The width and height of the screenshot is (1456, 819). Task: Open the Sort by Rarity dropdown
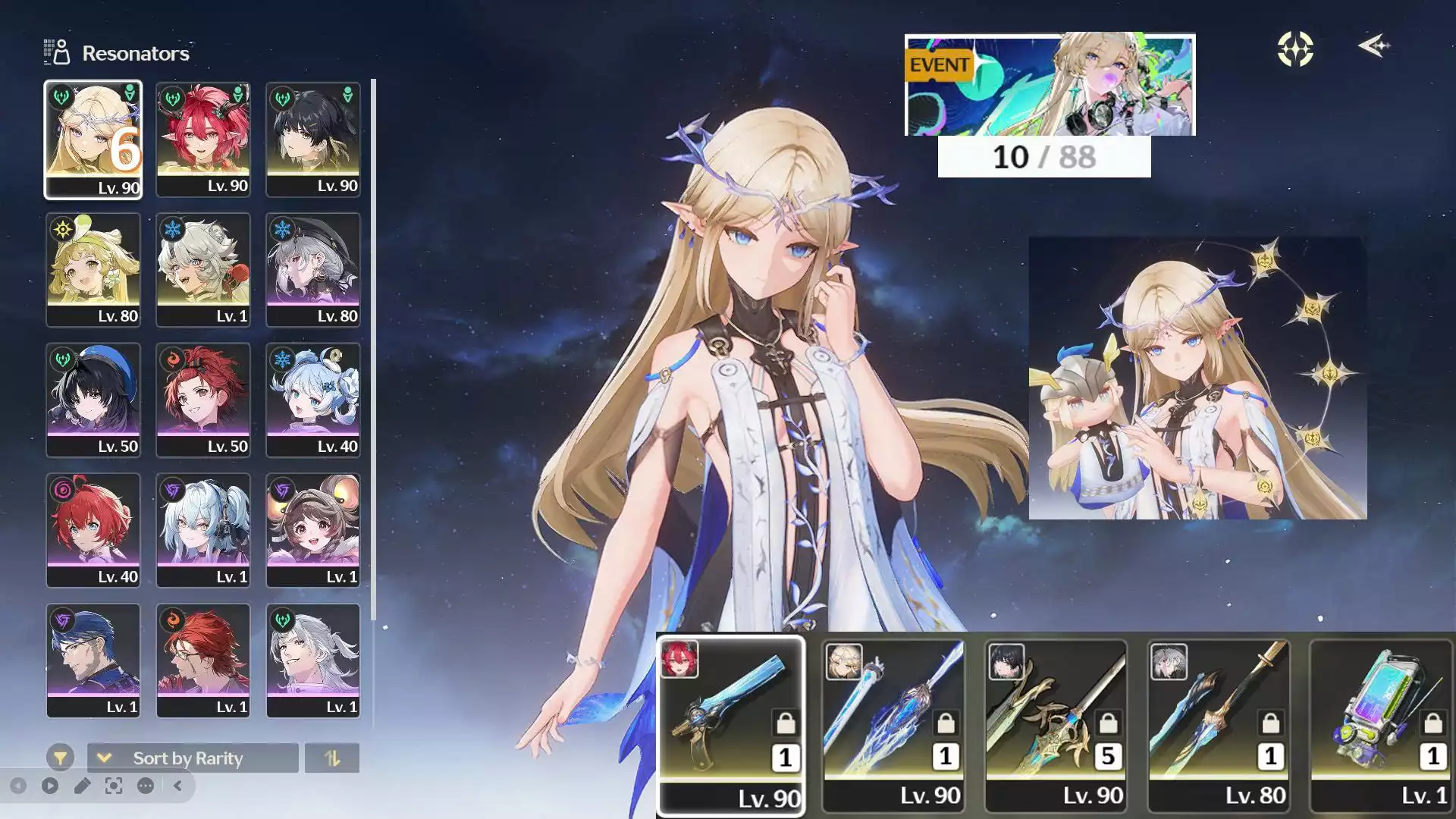click(x=192, y=758)
